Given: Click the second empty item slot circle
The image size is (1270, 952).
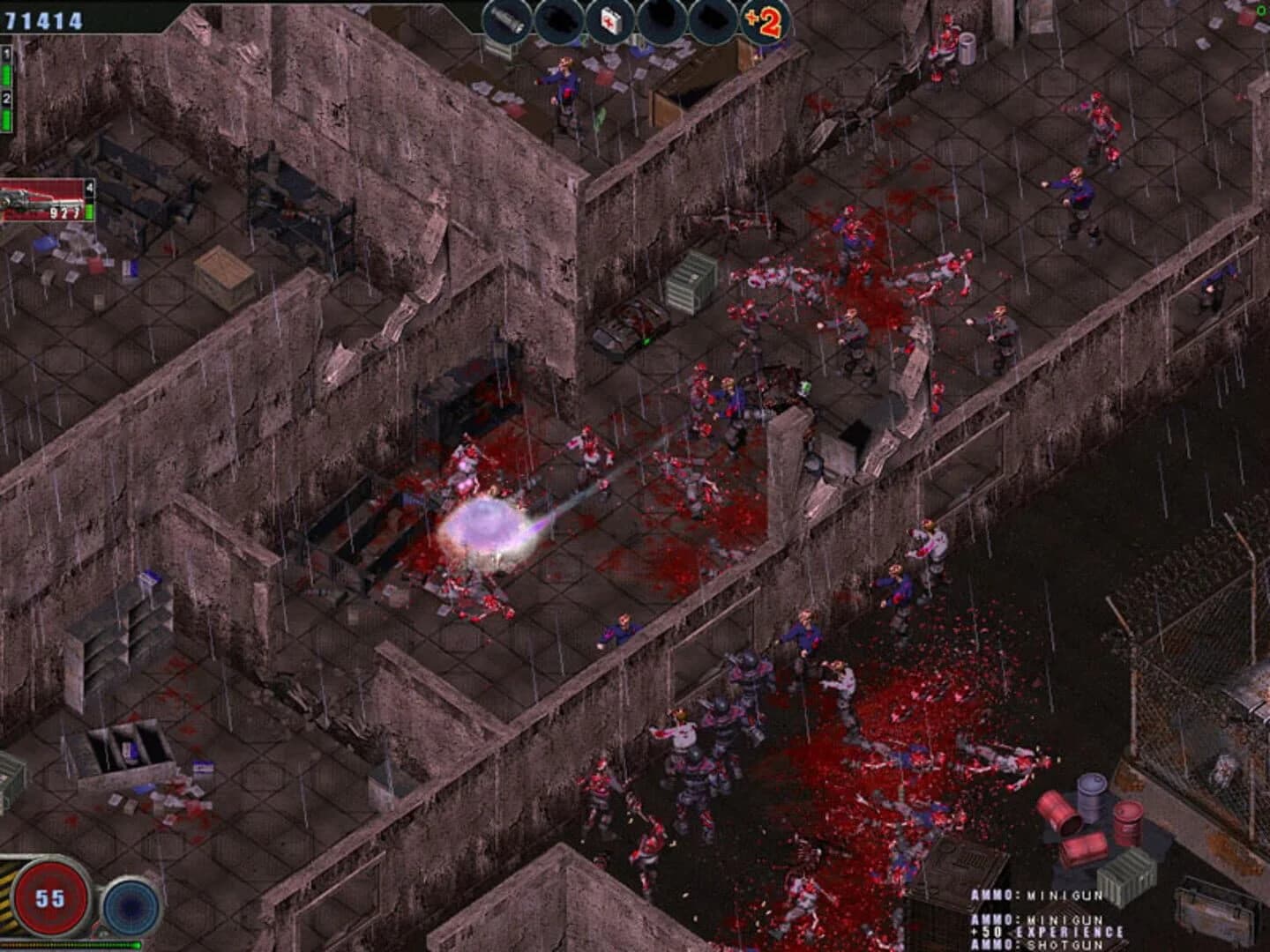Looking at the screenshot, I should click(557, 19).
